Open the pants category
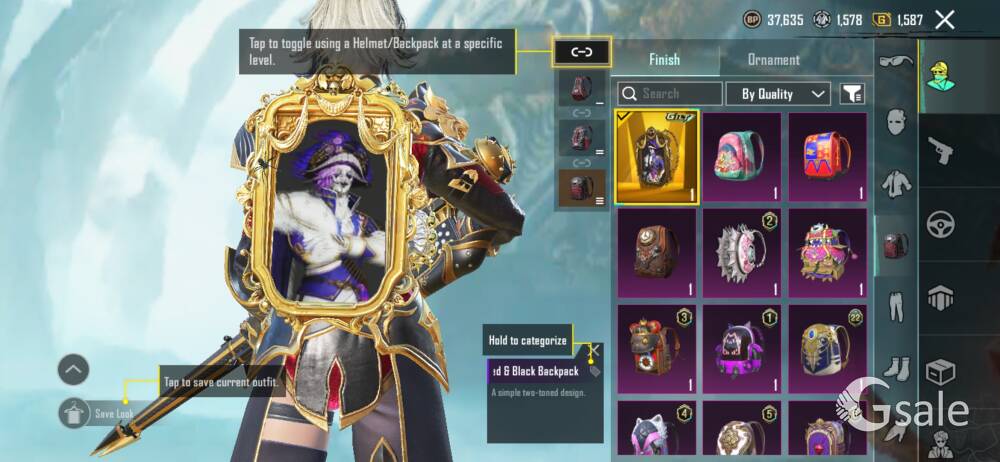1000x462 pixels. 895,306
